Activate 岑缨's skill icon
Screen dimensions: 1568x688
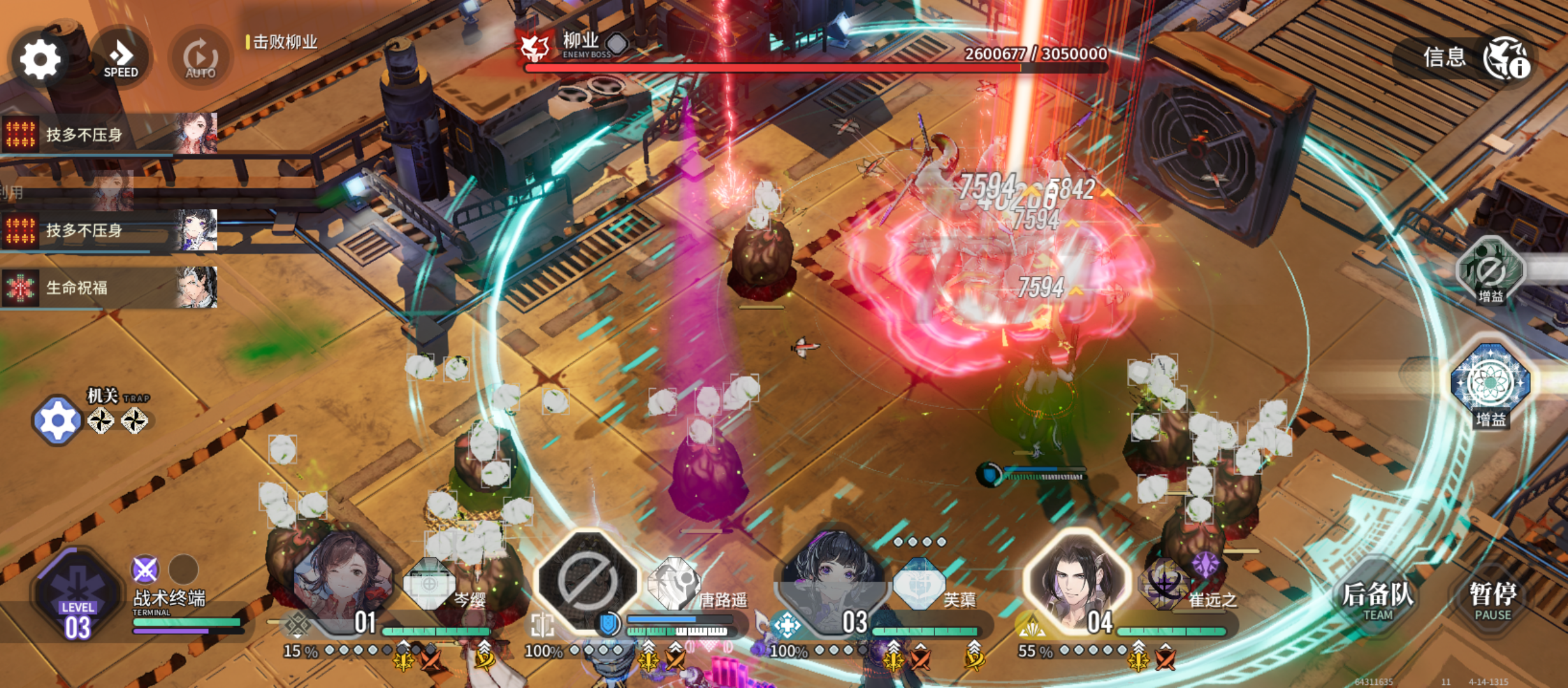pos(430,584)
